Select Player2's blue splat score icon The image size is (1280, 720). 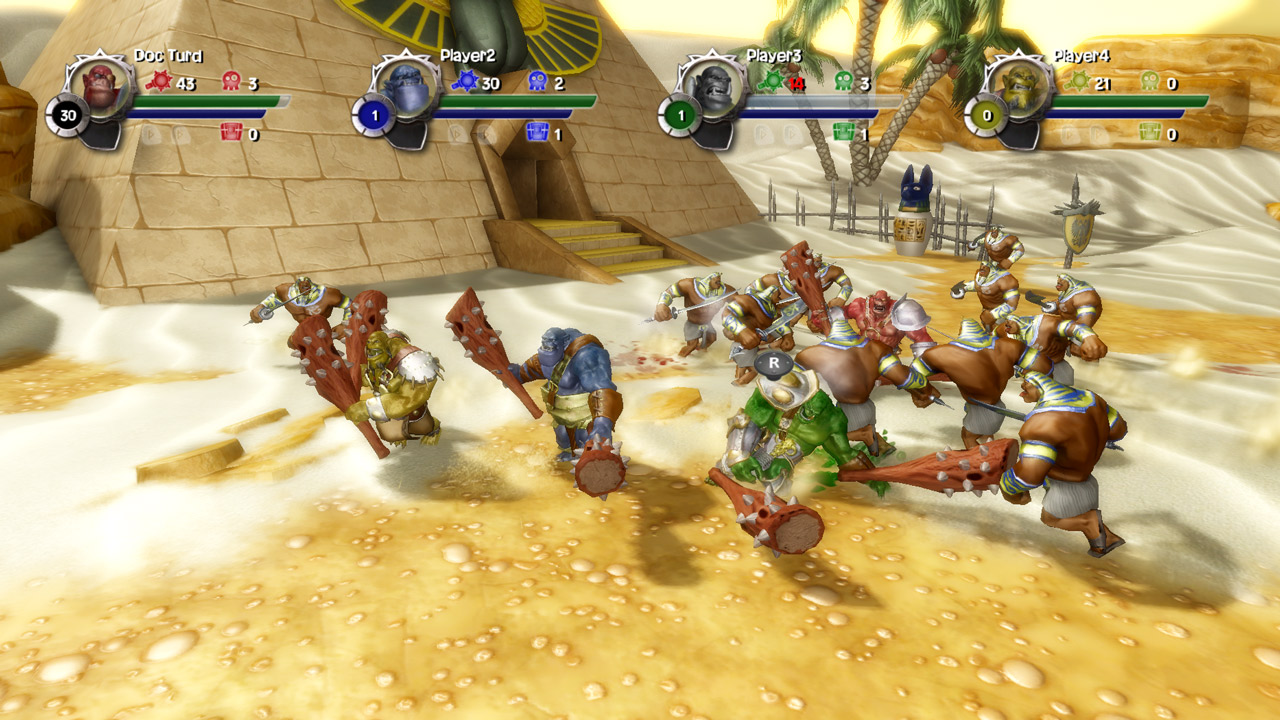[465, 82]
